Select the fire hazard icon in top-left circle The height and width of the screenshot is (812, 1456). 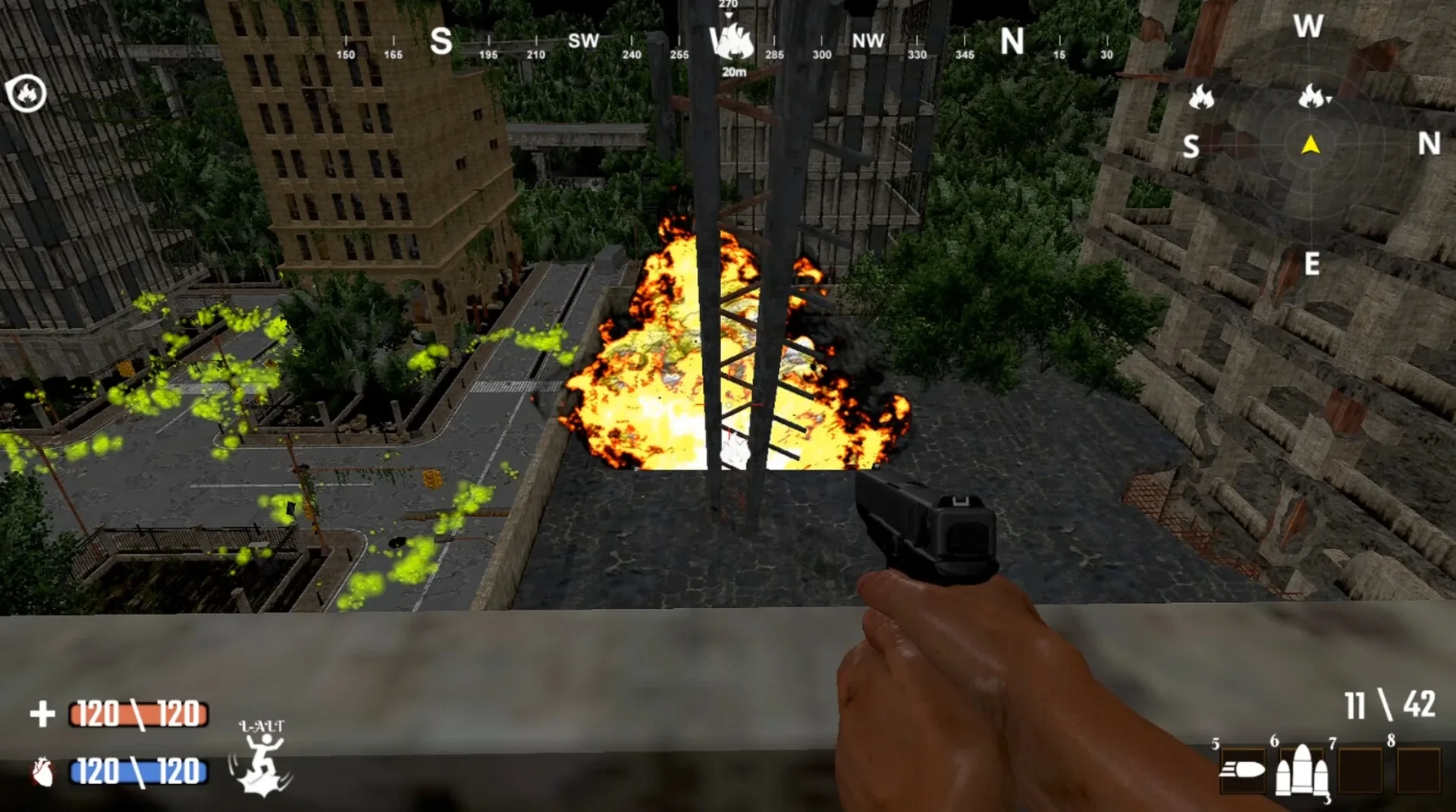coord(27,94)
